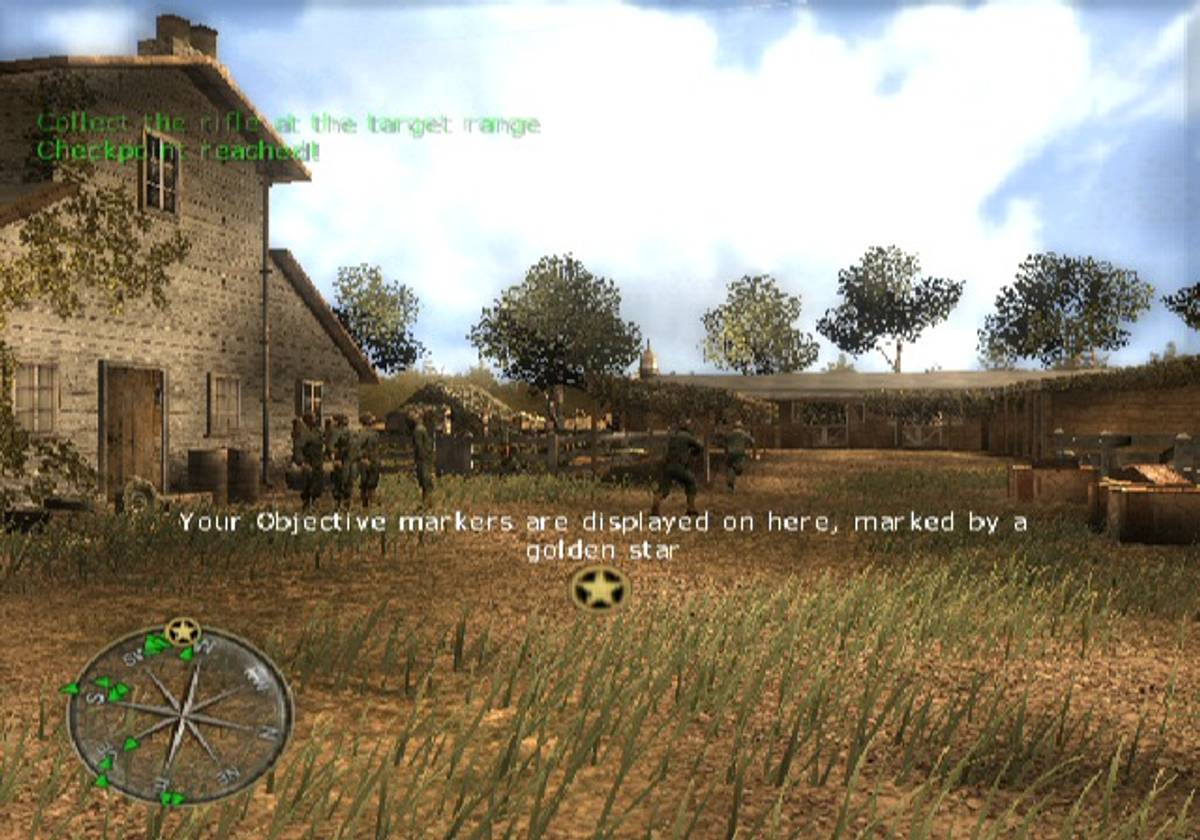Image resolution: width=1200 pixels, height=840 pixels.
Task: Select the gold star on the compass rim
Action: click(182, 632)
